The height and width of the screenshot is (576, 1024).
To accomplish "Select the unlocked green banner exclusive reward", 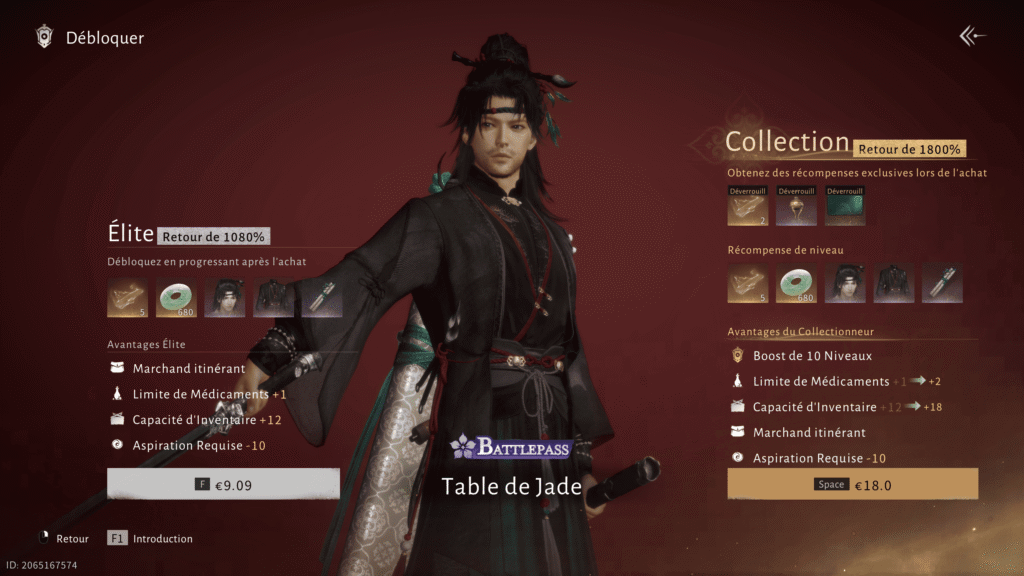I will click(845, 206).
